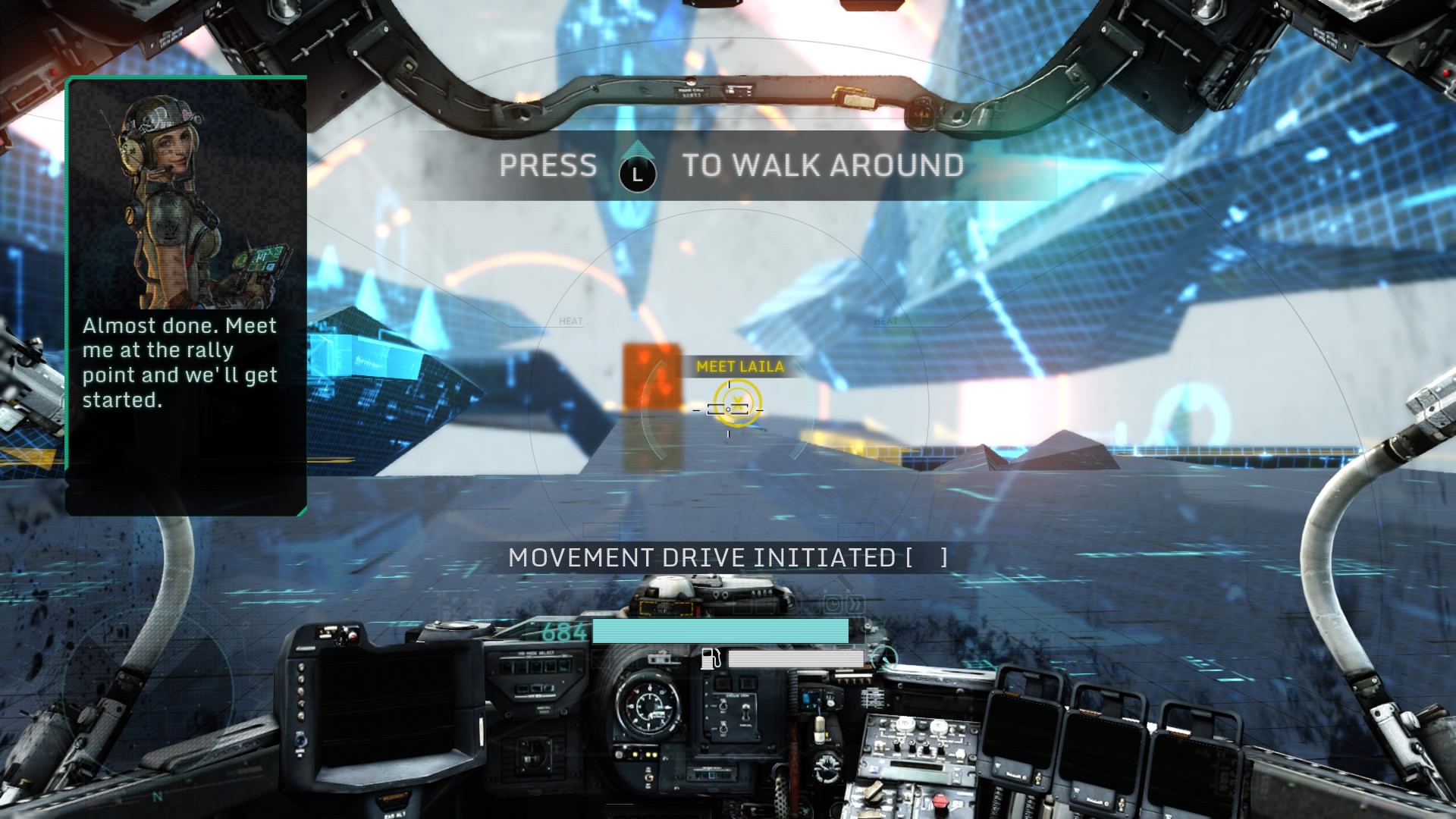Open the HSI MODE SELECT panel
The image size is (1456, 819).
point(535,654)
